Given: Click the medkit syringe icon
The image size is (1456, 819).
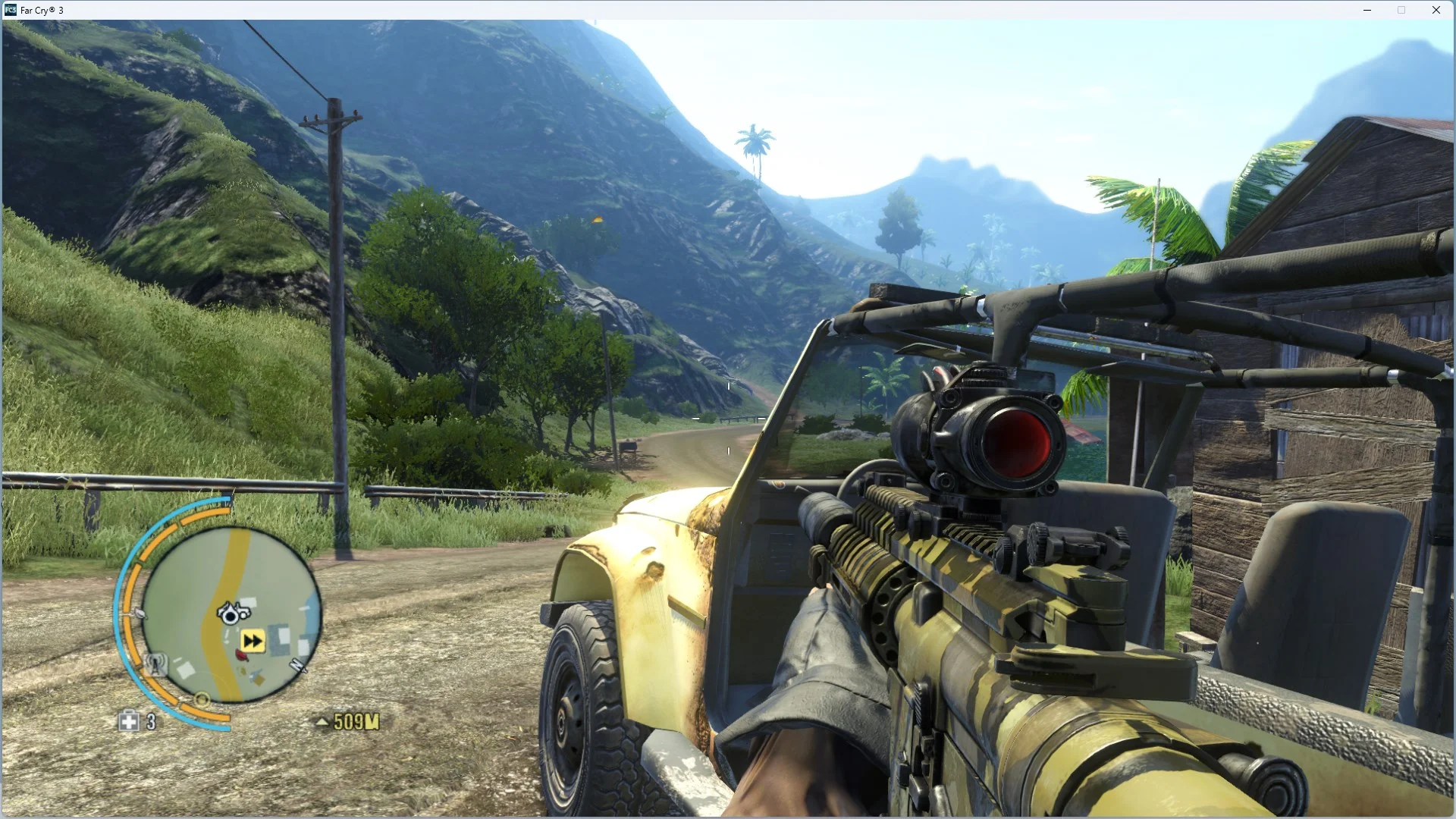Looking at the screenshot, I should (128, 721).
